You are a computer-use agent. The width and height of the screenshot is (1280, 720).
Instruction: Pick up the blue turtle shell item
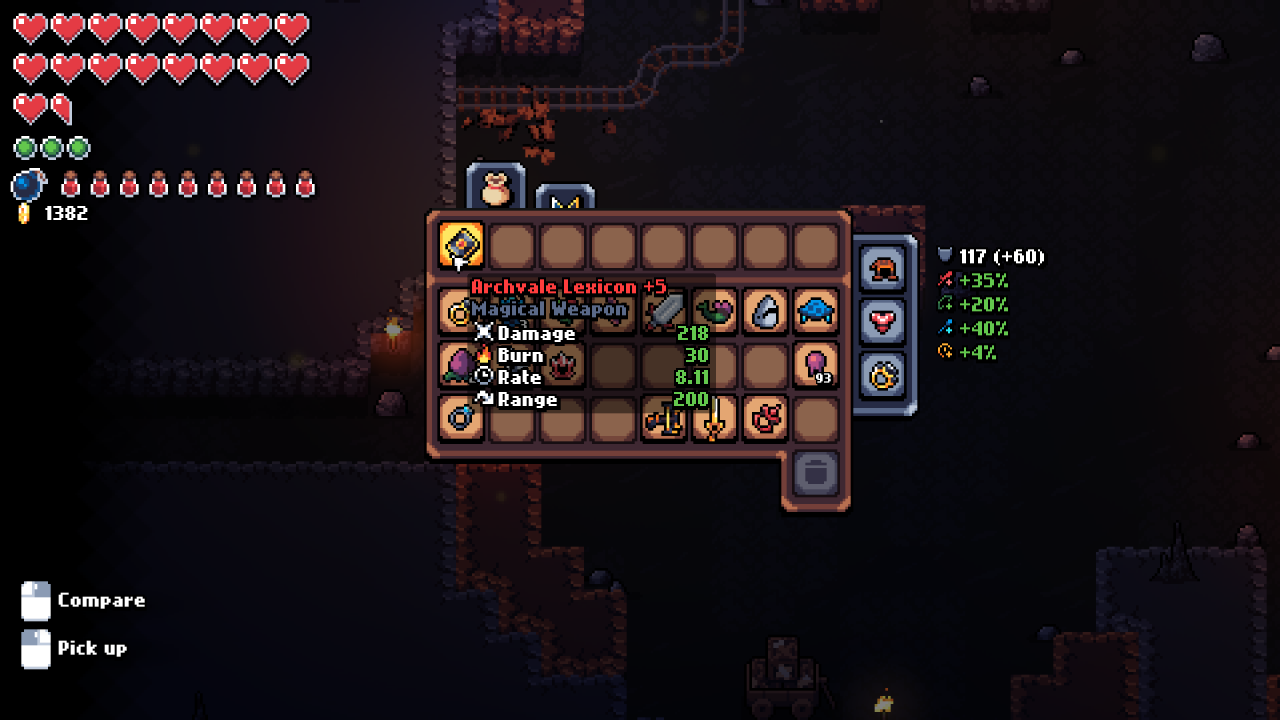[x=816, y=311]
